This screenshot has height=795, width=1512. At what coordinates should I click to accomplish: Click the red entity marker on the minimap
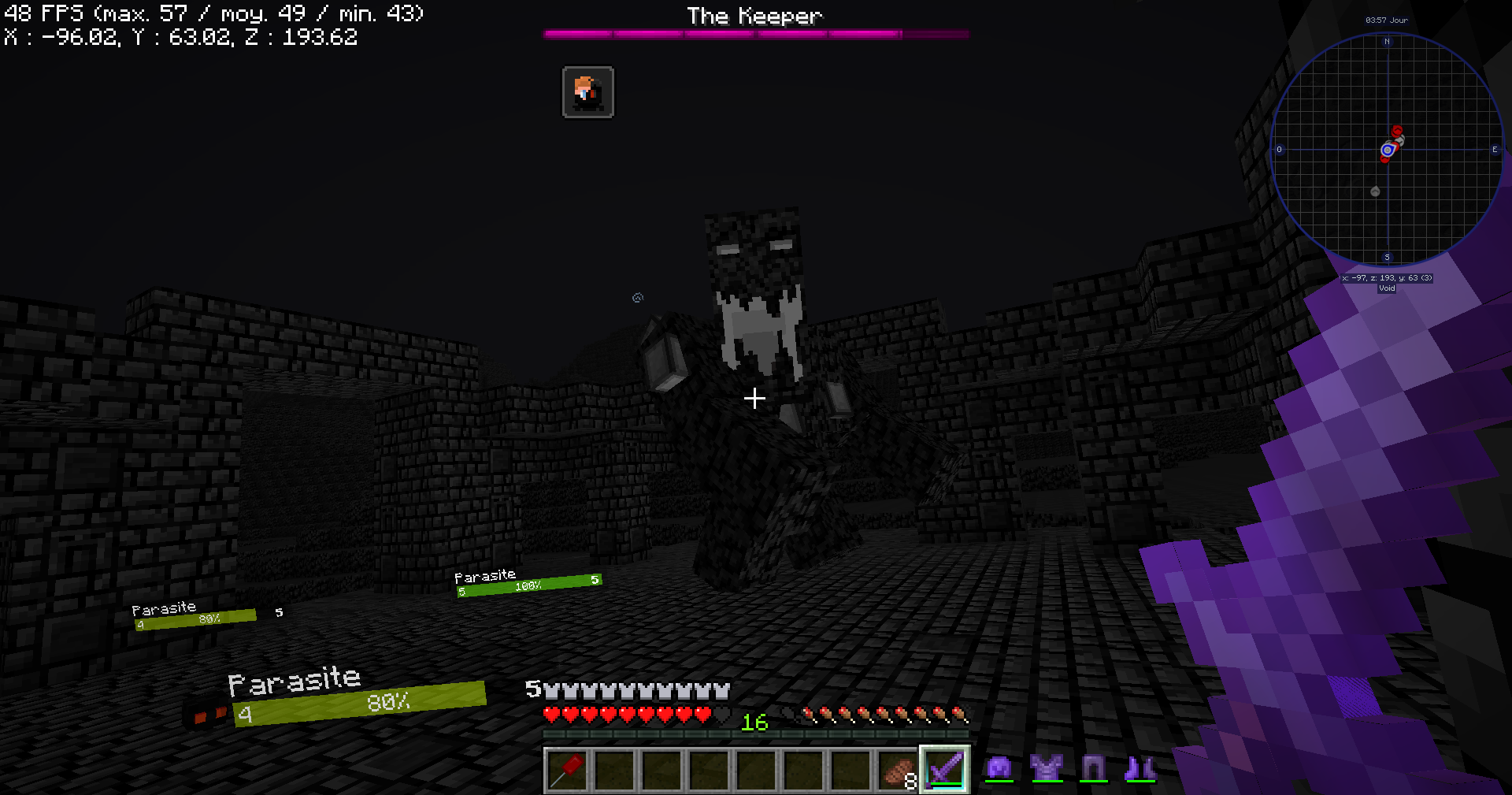point(1395,132)
